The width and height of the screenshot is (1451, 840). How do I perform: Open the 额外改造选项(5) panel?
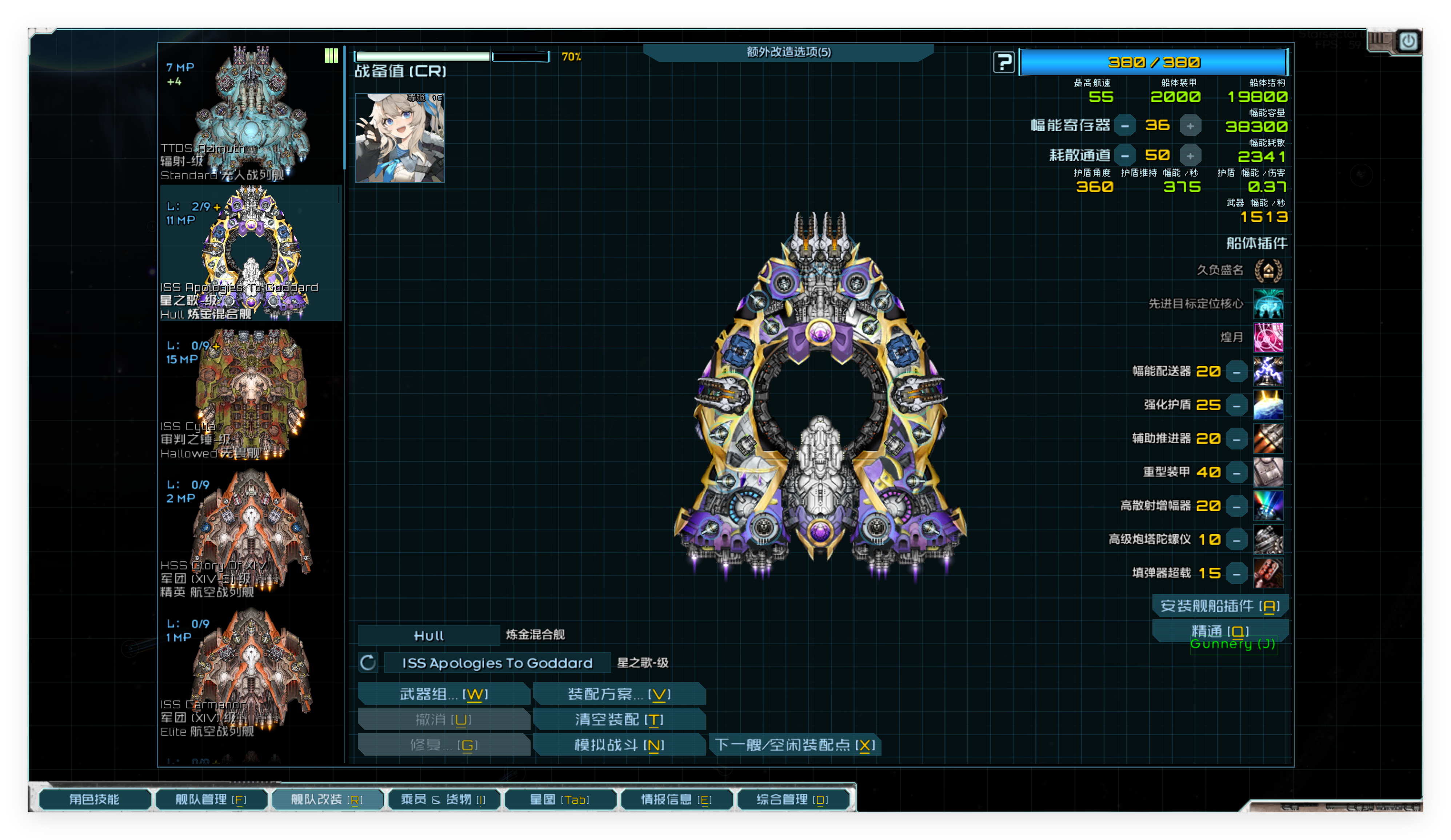tap(789, 52)
